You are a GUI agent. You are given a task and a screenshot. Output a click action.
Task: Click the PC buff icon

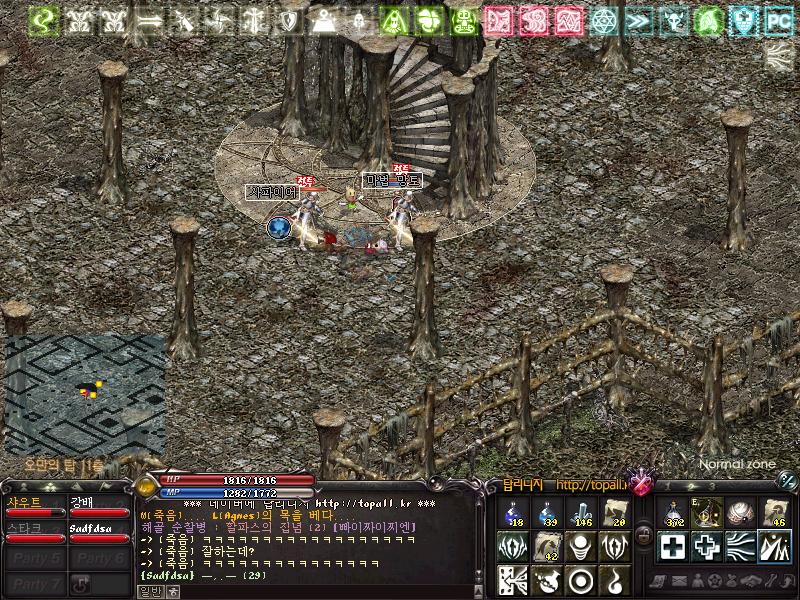[778, 19]
